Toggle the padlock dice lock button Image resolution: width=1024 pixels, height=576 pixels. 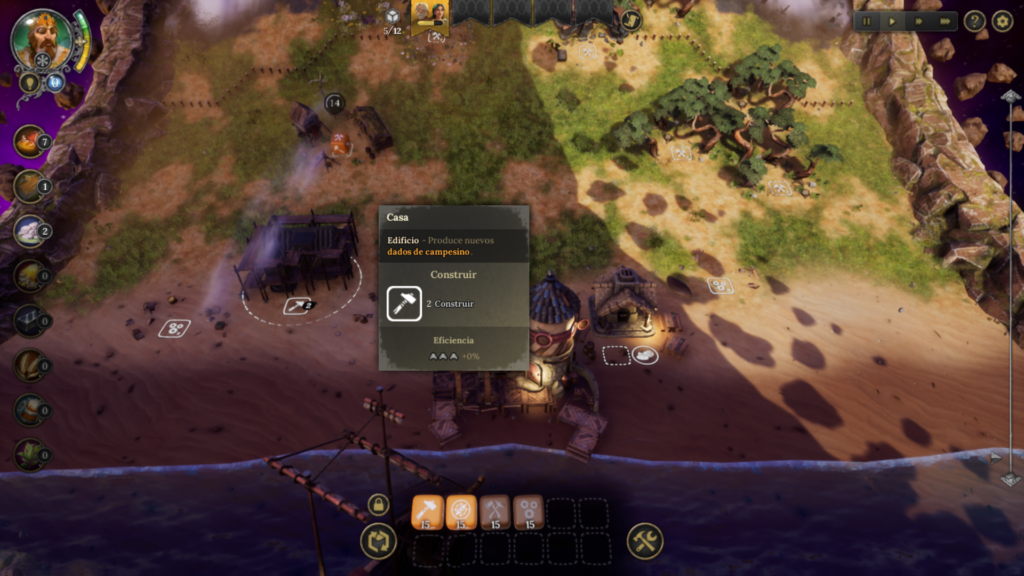click(x=378, y=504)
